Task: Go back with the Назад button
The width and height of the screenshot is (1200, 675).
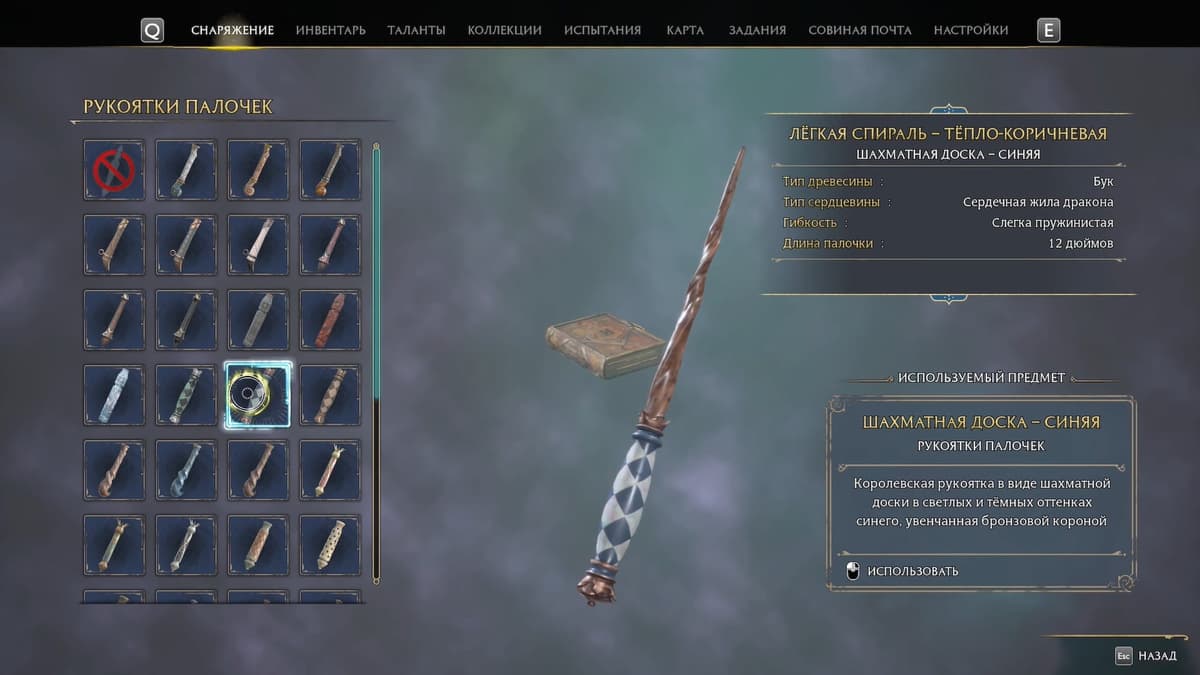Action: [x=1146, y=656]
